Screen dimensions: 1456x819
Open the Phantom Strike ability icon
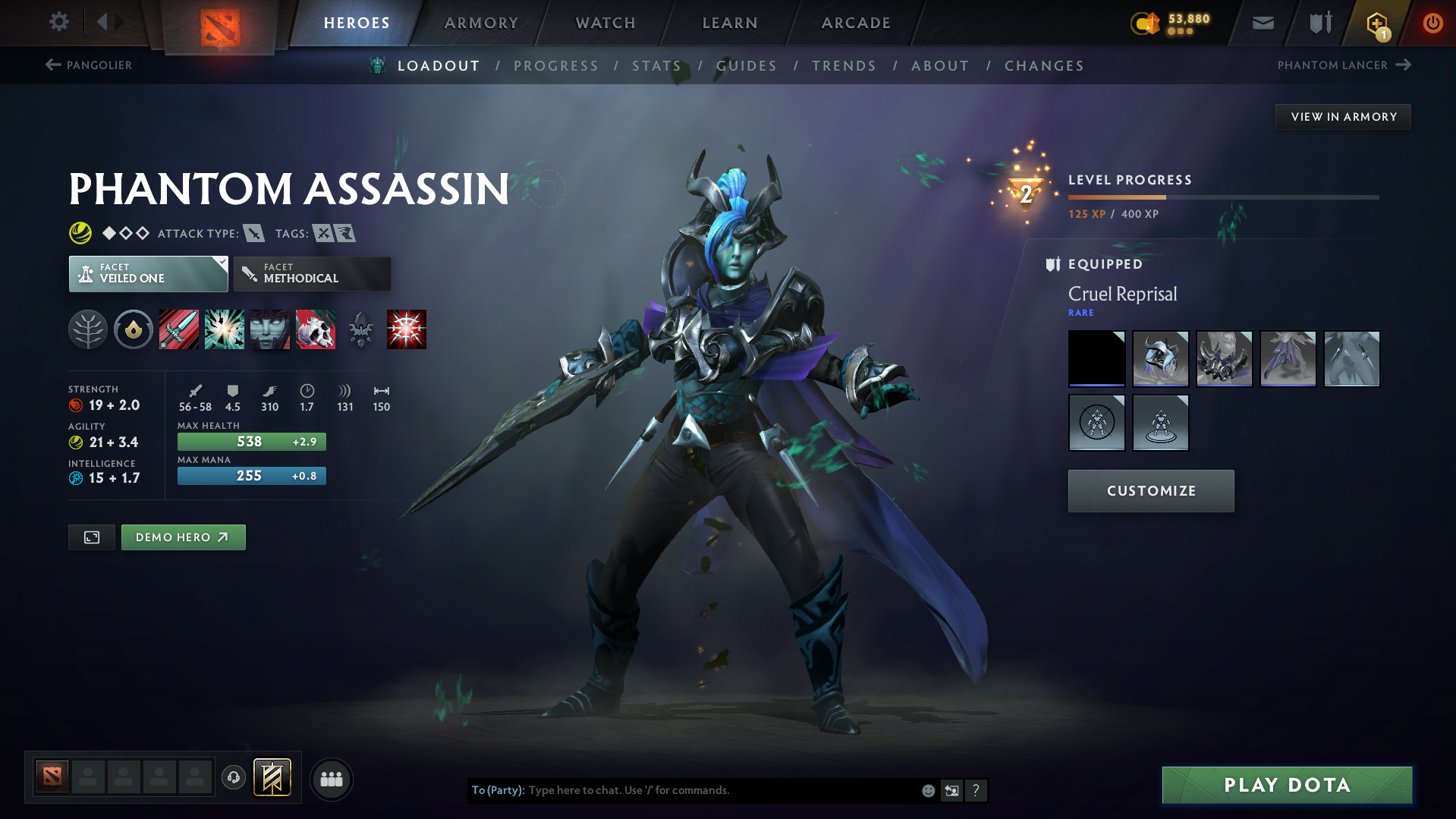coord(225,329)
